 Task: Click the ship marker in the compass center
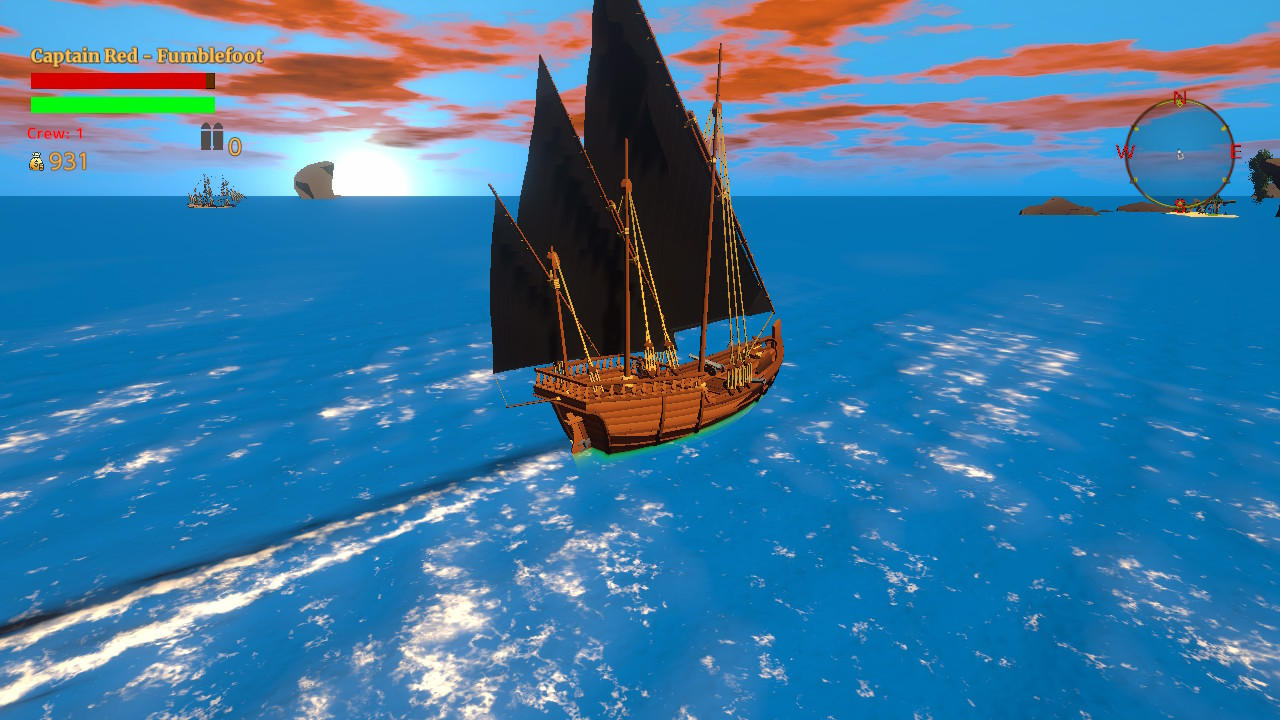click(x=1180, y=154)
